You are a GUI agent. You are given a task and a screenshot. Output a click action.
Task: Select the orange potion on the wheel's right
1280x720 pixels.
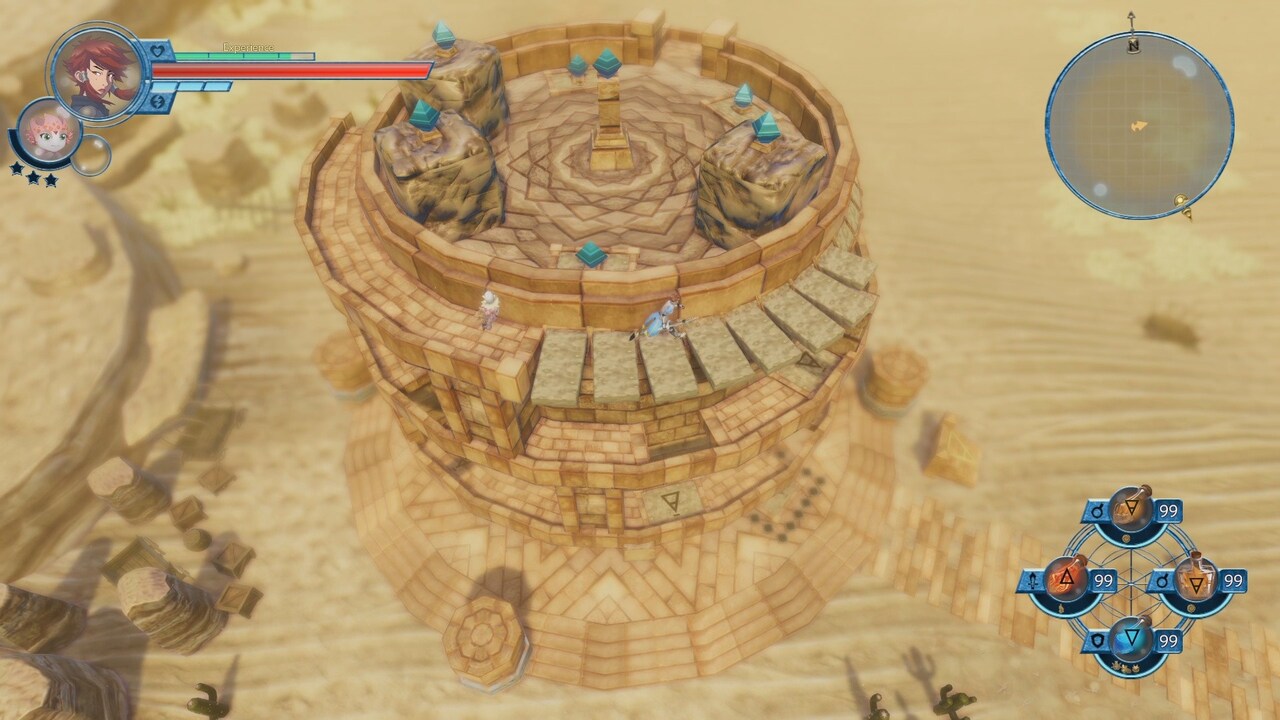click(1195, 578)
